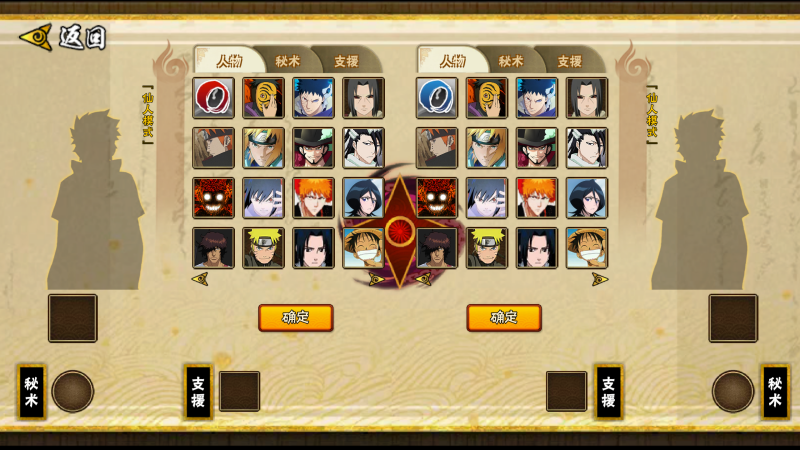The image size is (800, 450).
Task: Pick Naruto from the left character grid
Action: tap(263, 248)
